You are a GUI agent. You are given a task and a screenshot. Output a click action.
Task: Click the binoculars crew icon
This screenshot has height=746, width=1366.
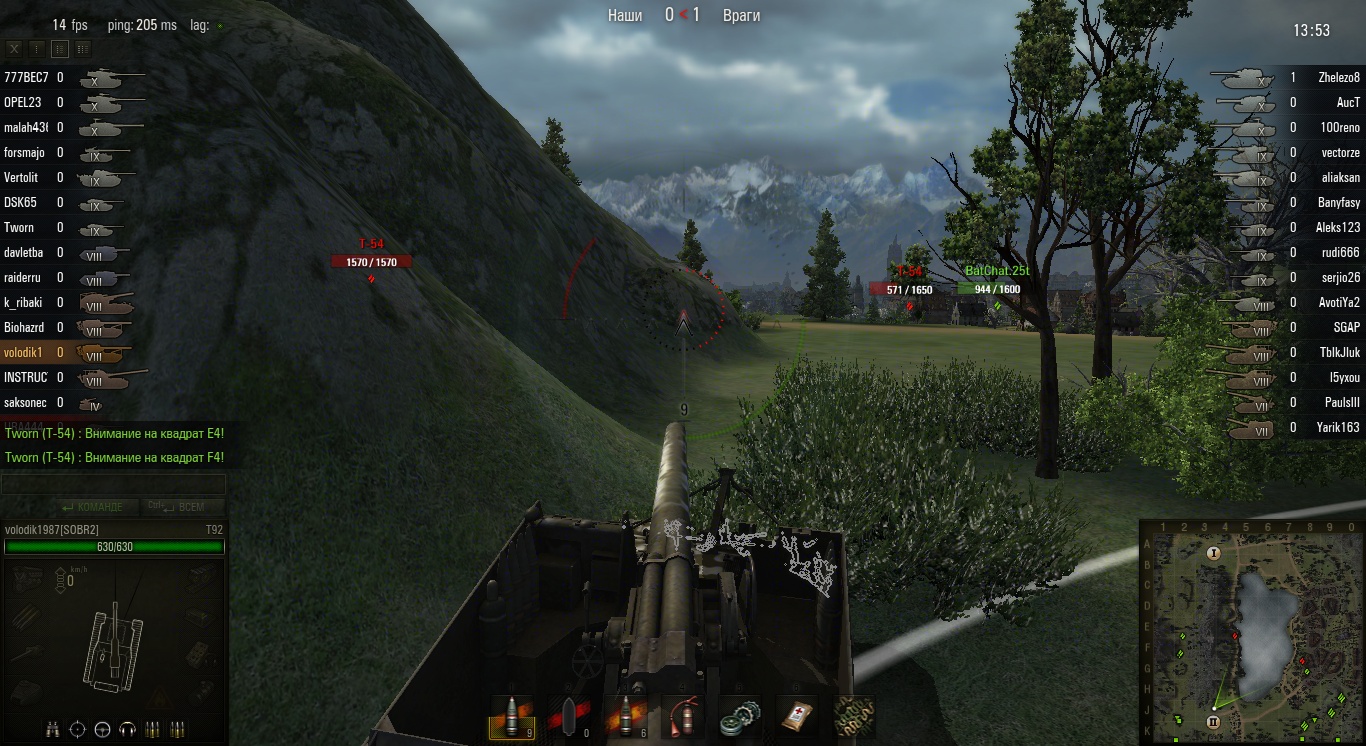tap(52, 729)
